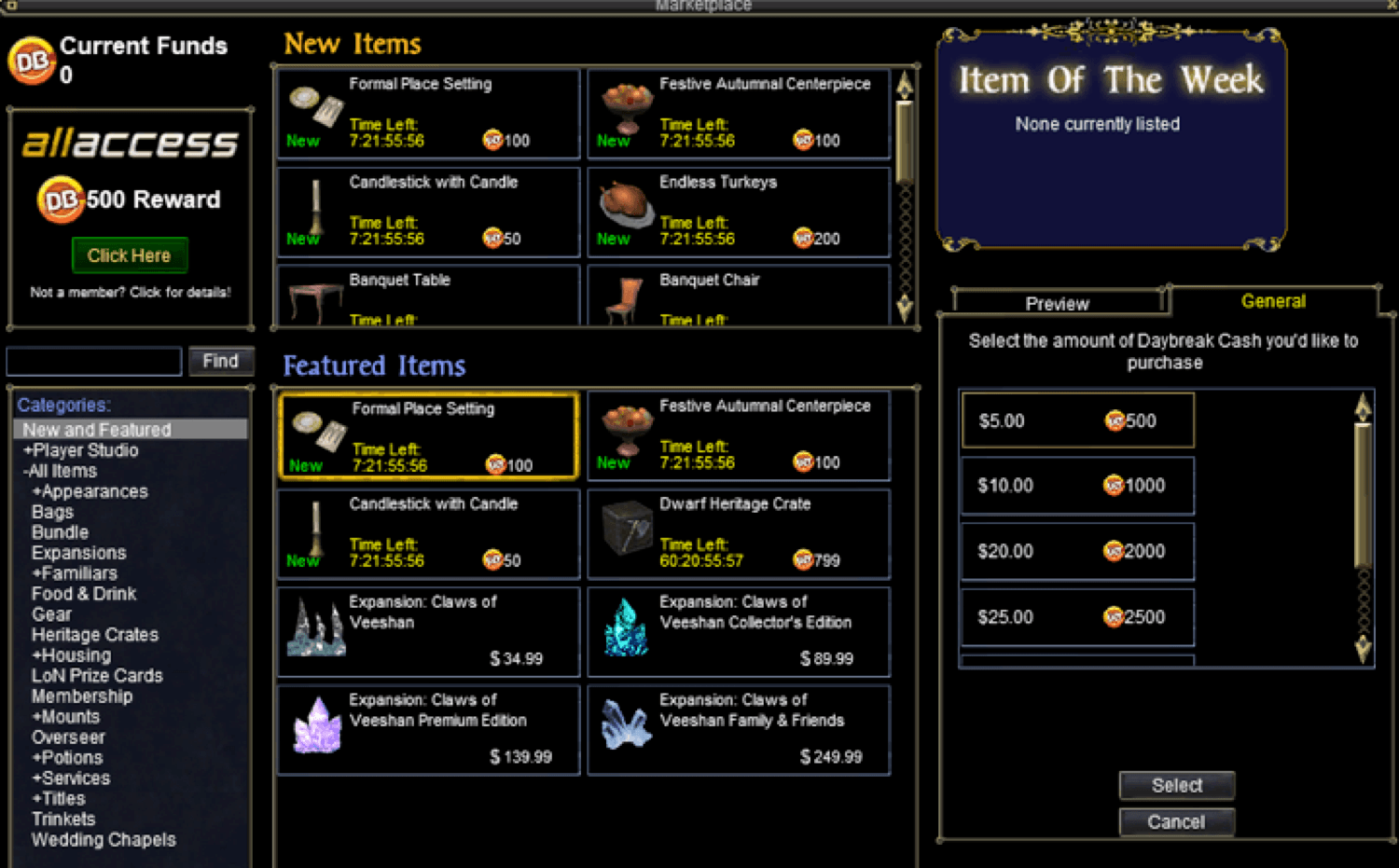Switch to the Preview tab
Viewport: 1399px width, 868px height.
tap(1057, 303)
